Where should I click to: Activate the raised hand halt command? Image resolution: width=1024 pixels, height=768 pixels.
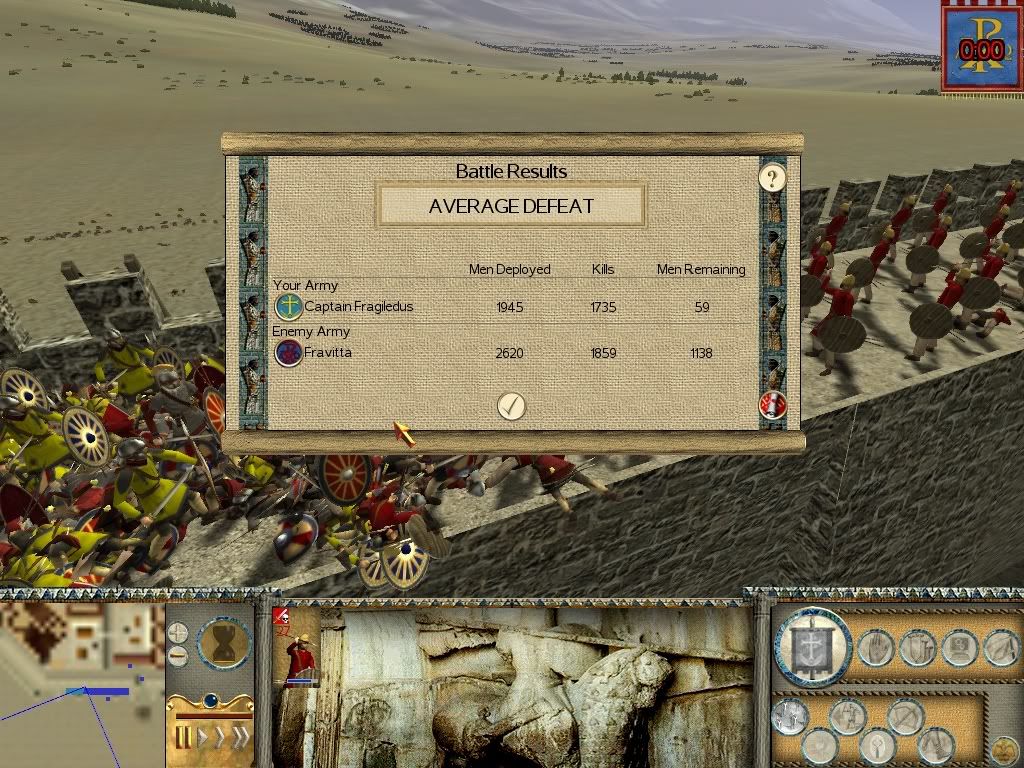click(x=875, y=648)
